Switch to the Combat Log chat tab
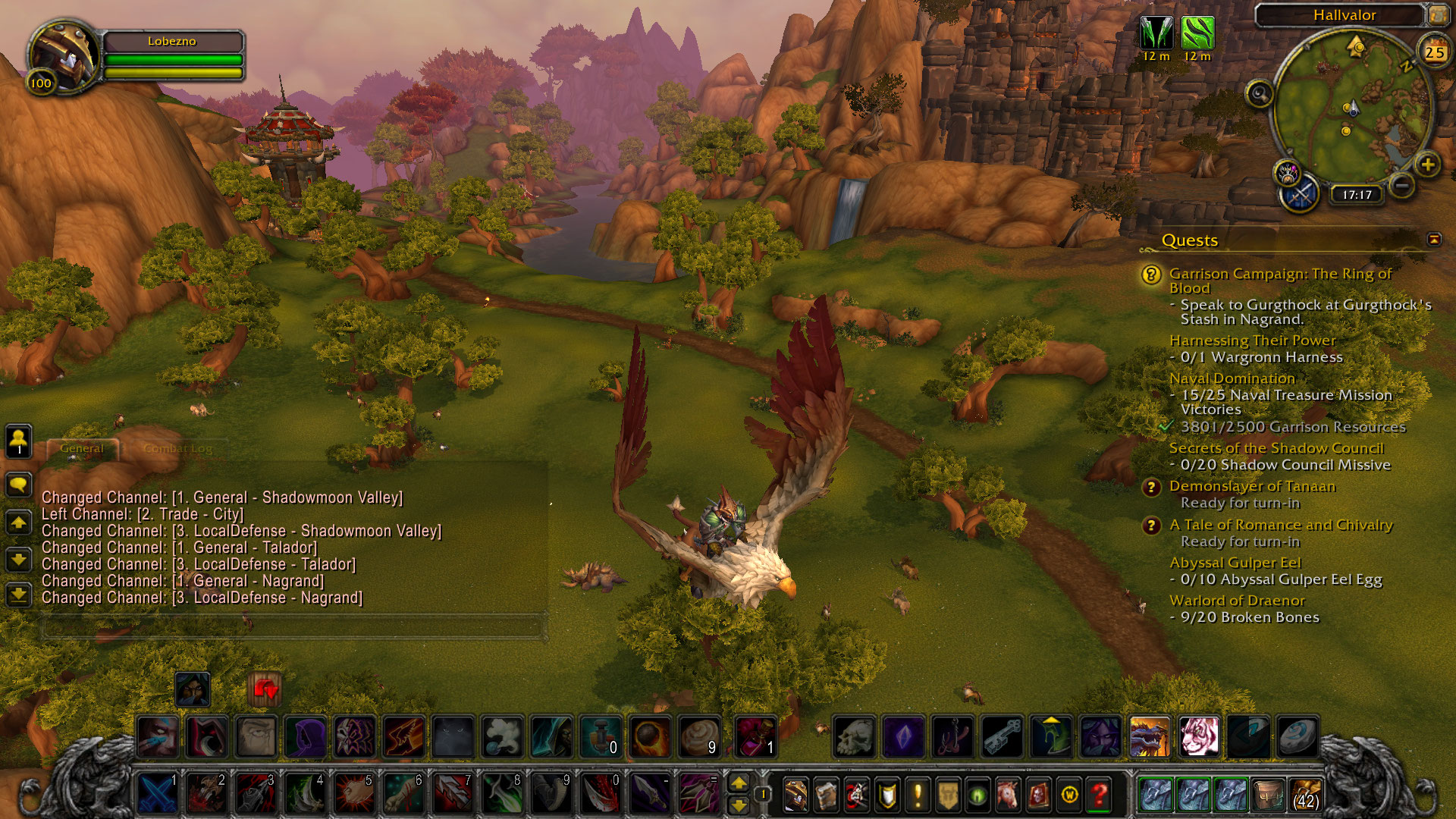Viewport: 1456px width, 819px height. [177, 448]
